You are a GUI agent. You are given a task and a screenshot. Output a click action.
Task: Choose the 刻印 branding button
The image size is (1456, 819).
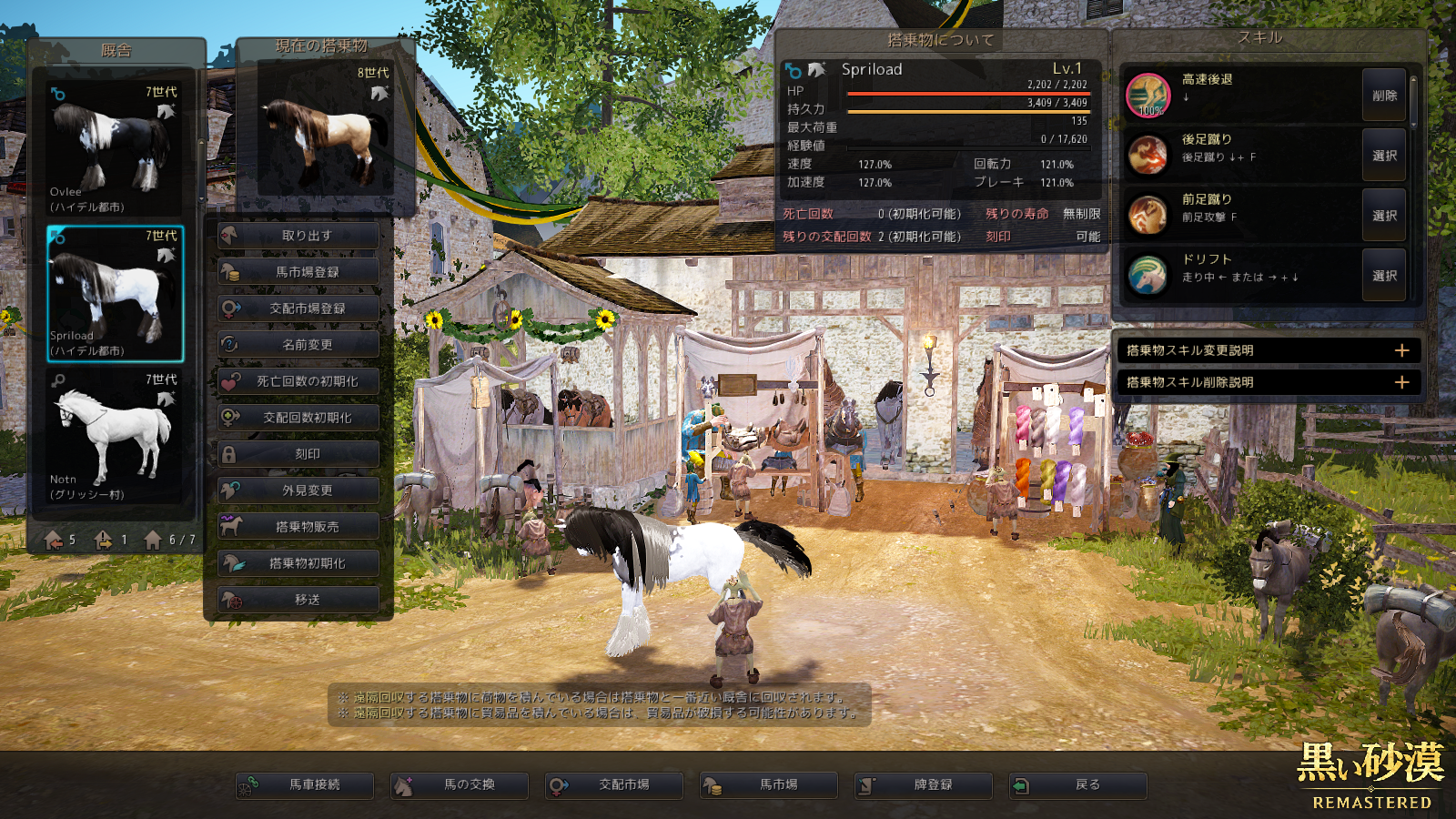[298, 454]
